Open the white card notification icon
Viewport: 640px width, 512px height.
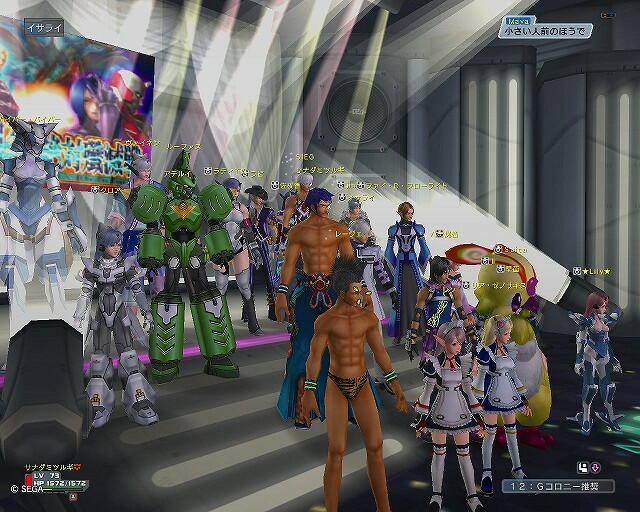click(x=582, y=467)
